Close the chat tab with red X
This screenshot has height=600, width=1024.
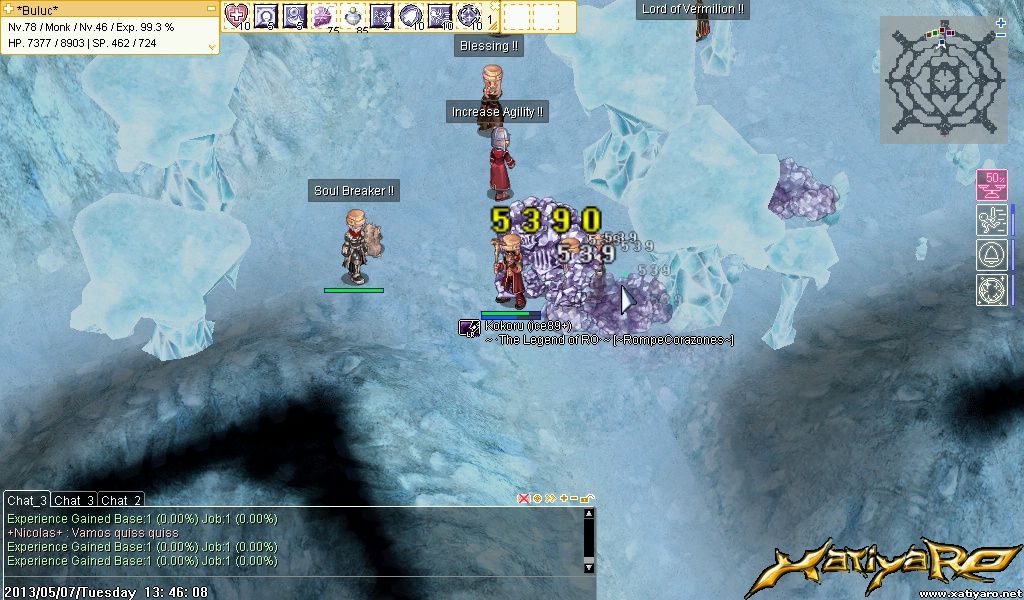click(x=523, y=498)
